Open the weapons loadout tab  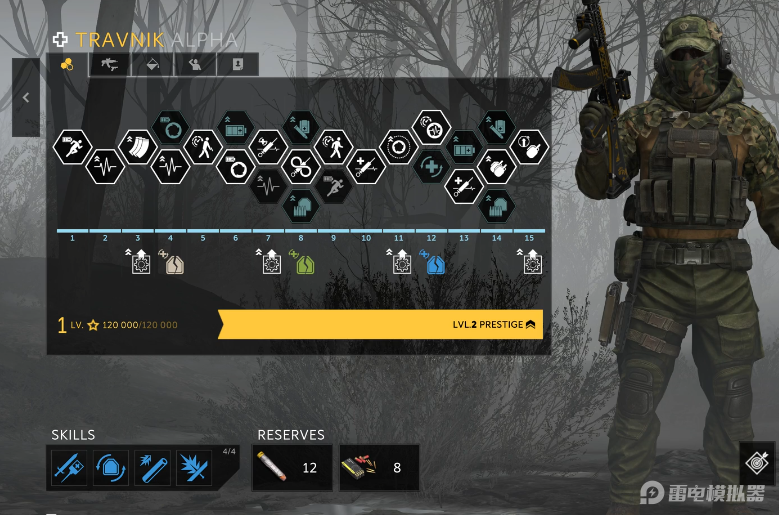(x=110, y=65)
